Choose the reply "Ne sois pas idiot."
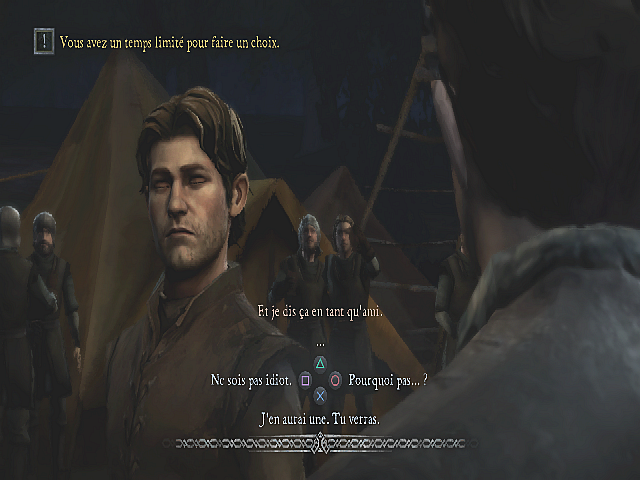The height and width of the screenshot is (480, 640). 251,380
